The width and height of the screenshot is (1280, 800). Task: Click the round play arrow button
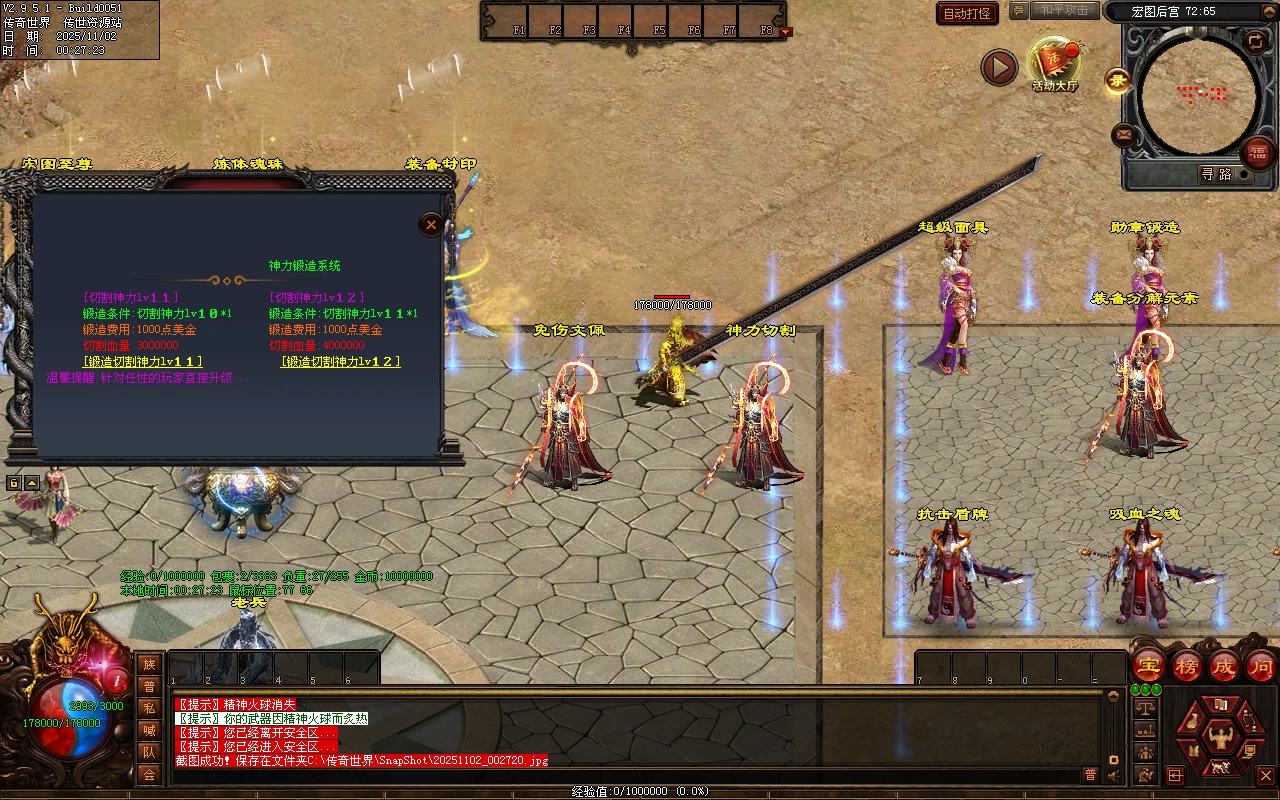(998, 67)
